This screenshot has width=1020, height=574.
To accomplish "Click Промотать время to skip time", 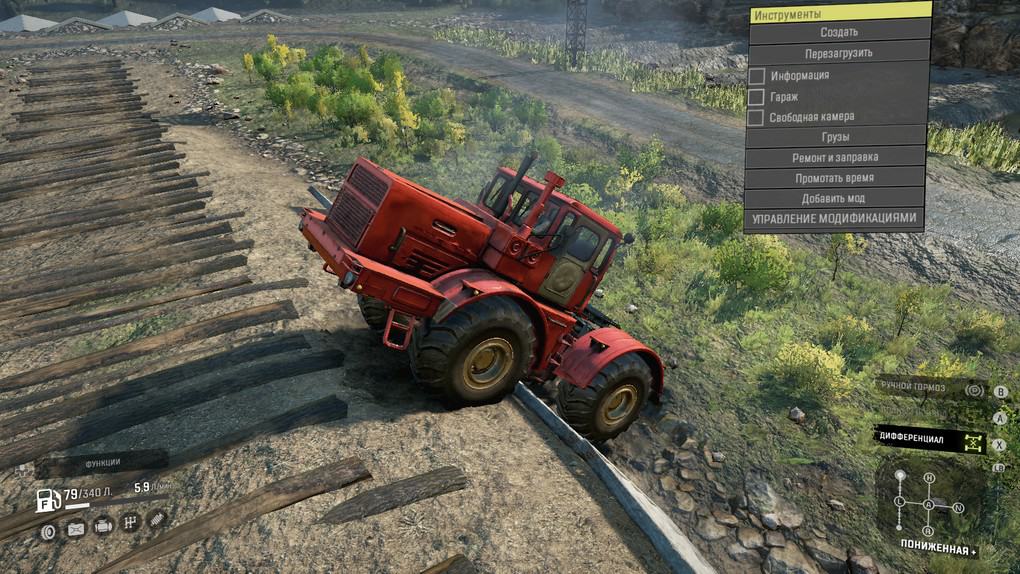I will [x=836, y=177].
